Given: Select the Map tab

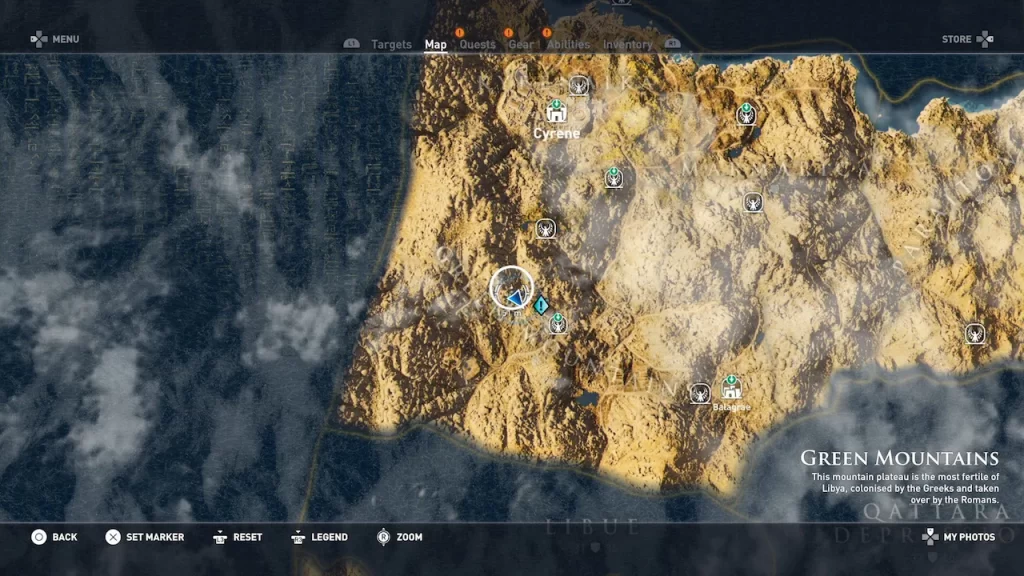Looking at the screenshot, I should pyautogui.click(x=436, y=44).
